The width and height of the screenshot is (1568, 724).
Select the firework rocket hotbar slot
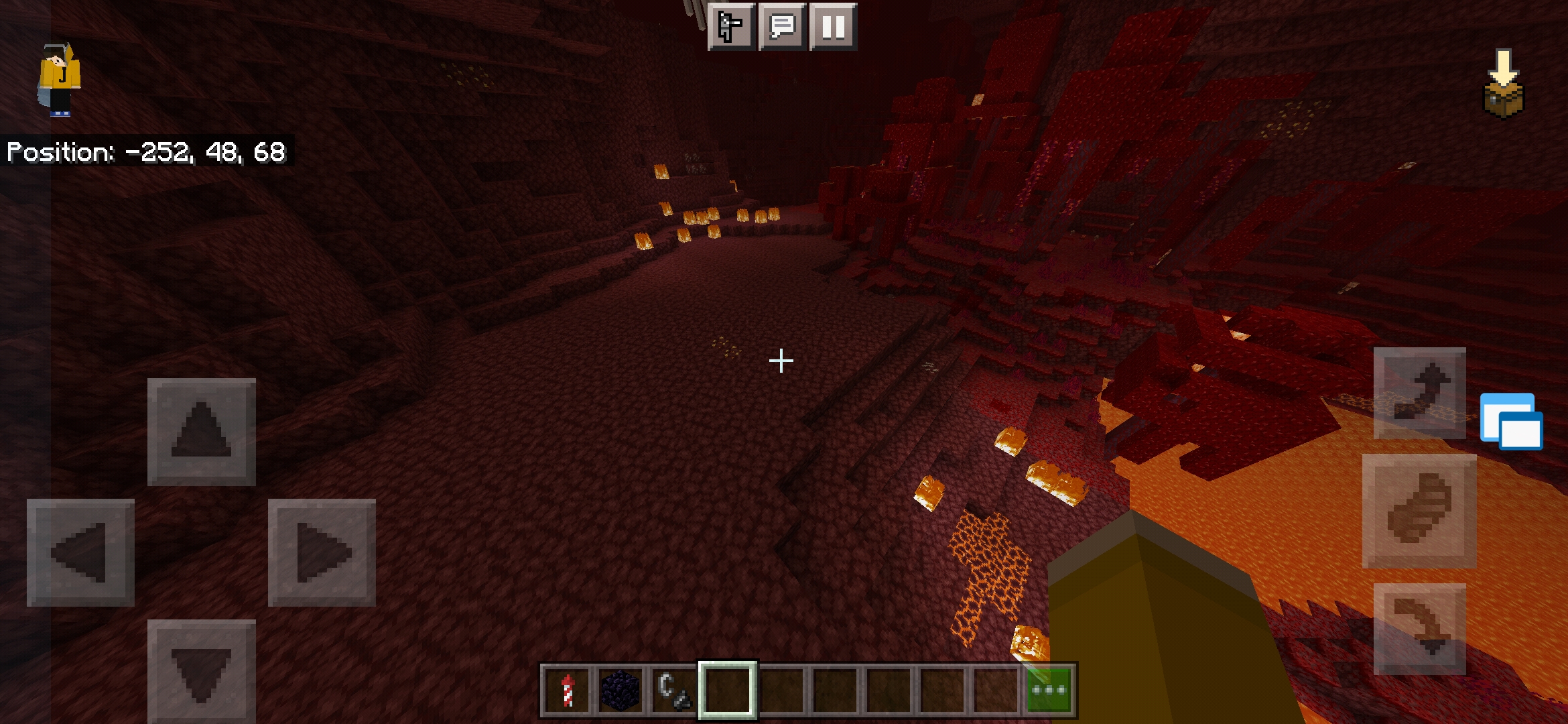coord(567,690)
